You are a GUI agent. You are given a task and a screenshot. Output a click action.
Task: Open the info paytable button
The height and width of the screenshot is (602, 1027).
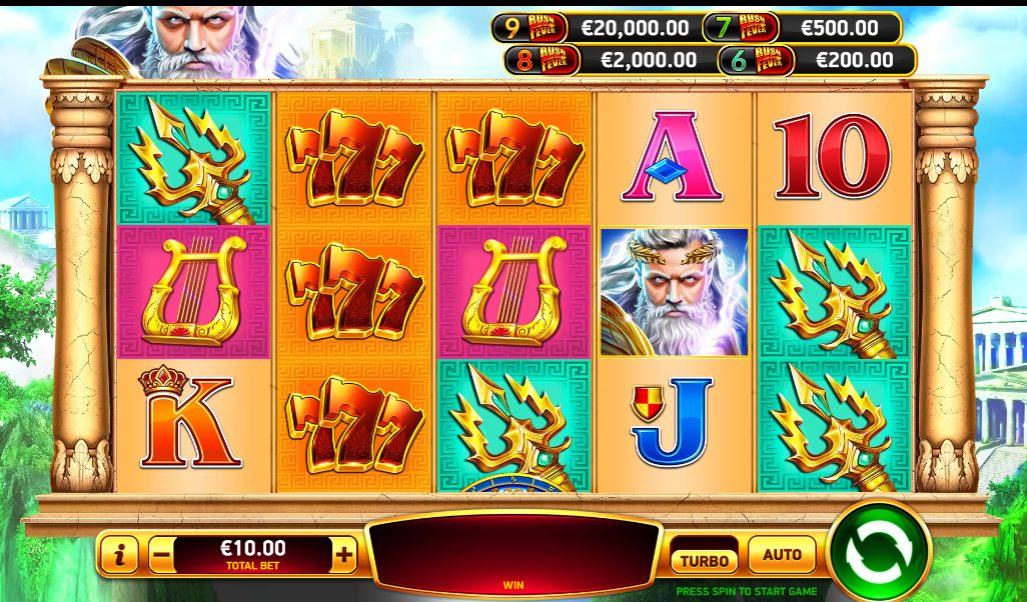click(119, 555)
